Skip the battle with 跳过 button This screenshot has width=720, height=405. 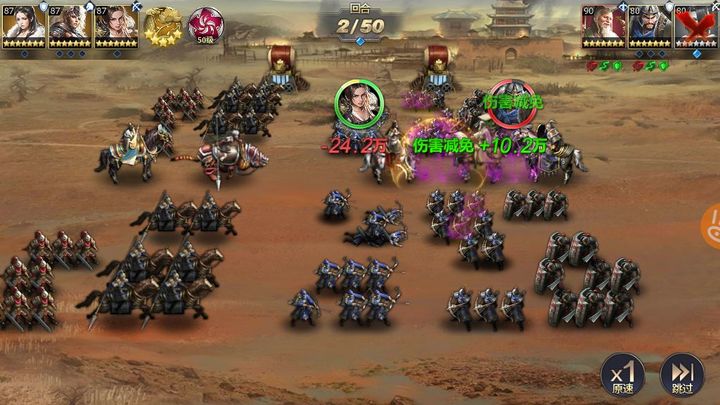pyautogui.click(x=682, y=376)
